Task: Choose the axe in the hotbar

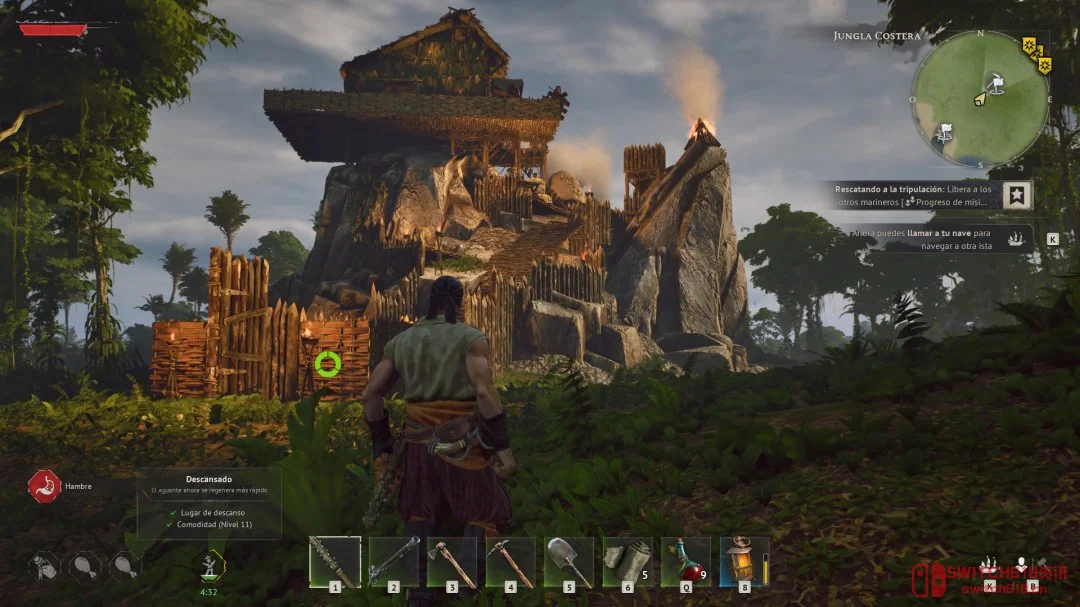Action: click(x=452, y=562)
